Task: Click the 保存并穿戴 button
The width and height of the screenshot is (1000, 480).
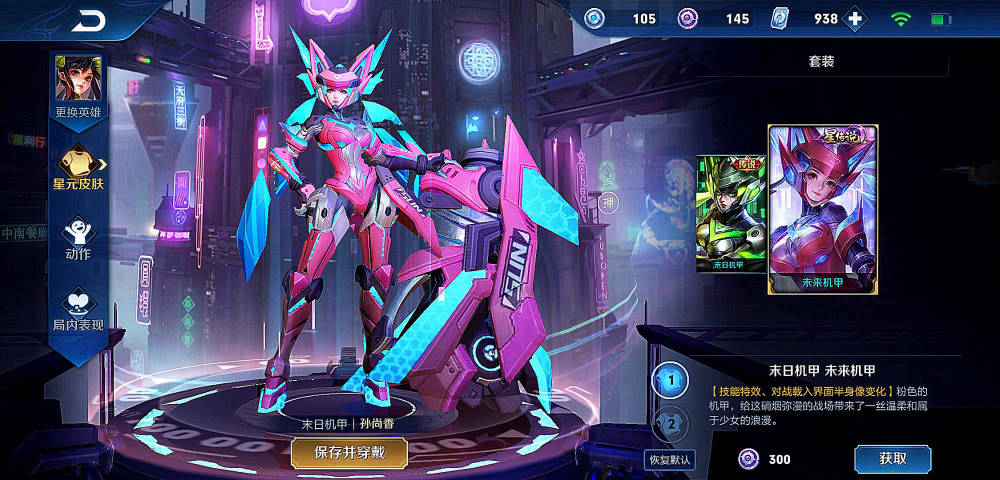Action: [349, 452]
